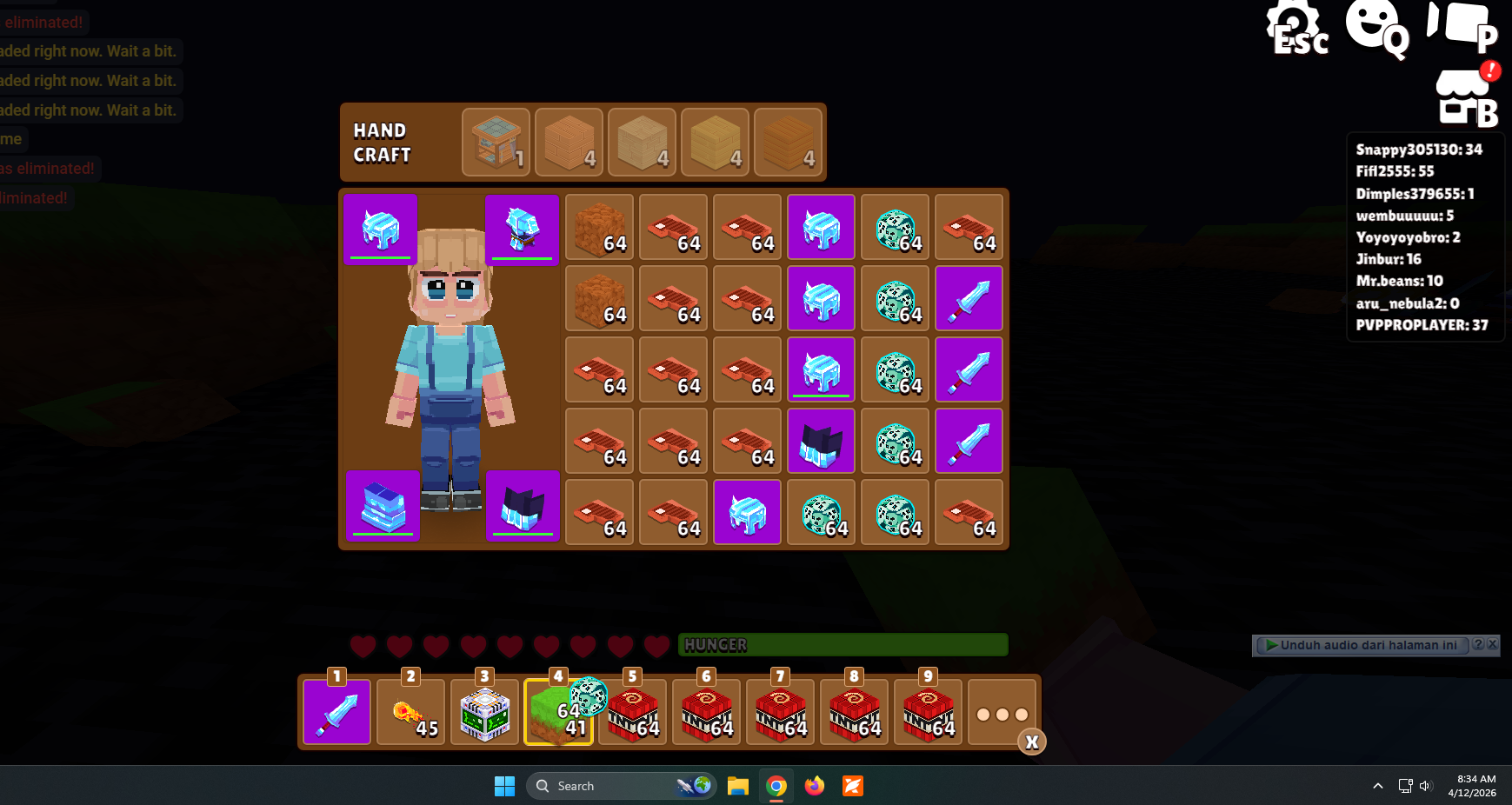Open the Windows taskbar Search box
1512x805 pixels.
tap(609, 786)
